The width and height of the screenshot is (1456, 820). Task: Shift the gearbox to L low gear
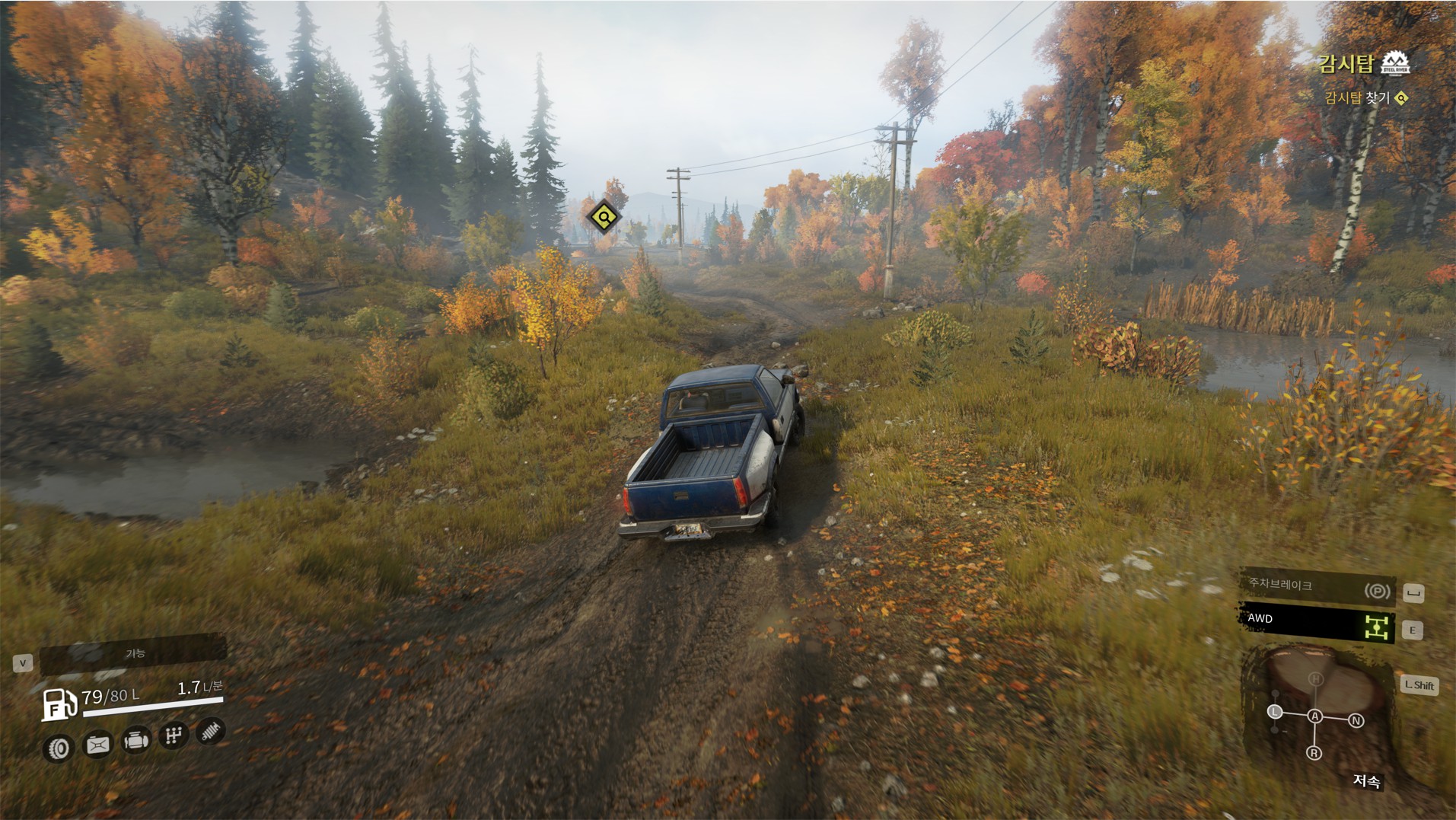pos(1275,712)
